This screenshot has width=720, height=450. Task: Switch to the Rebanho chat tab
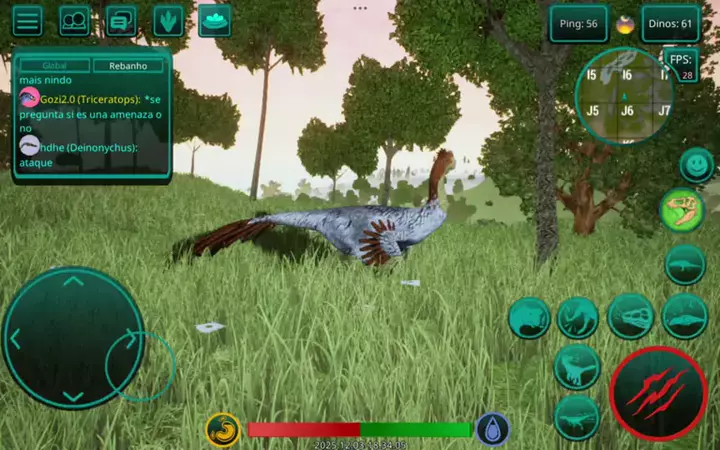click(x=128, y=66)
